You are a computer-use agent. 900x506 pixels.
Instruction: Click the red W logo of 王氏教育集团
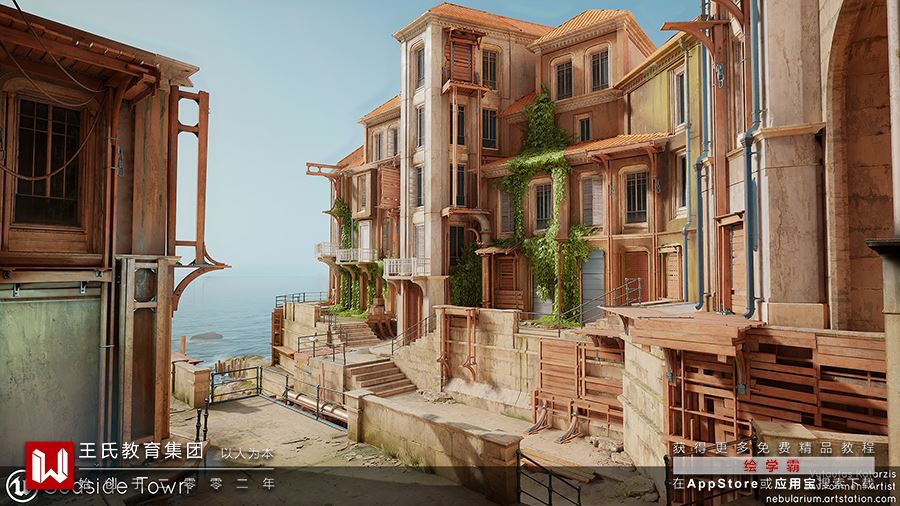pos(50,464)
